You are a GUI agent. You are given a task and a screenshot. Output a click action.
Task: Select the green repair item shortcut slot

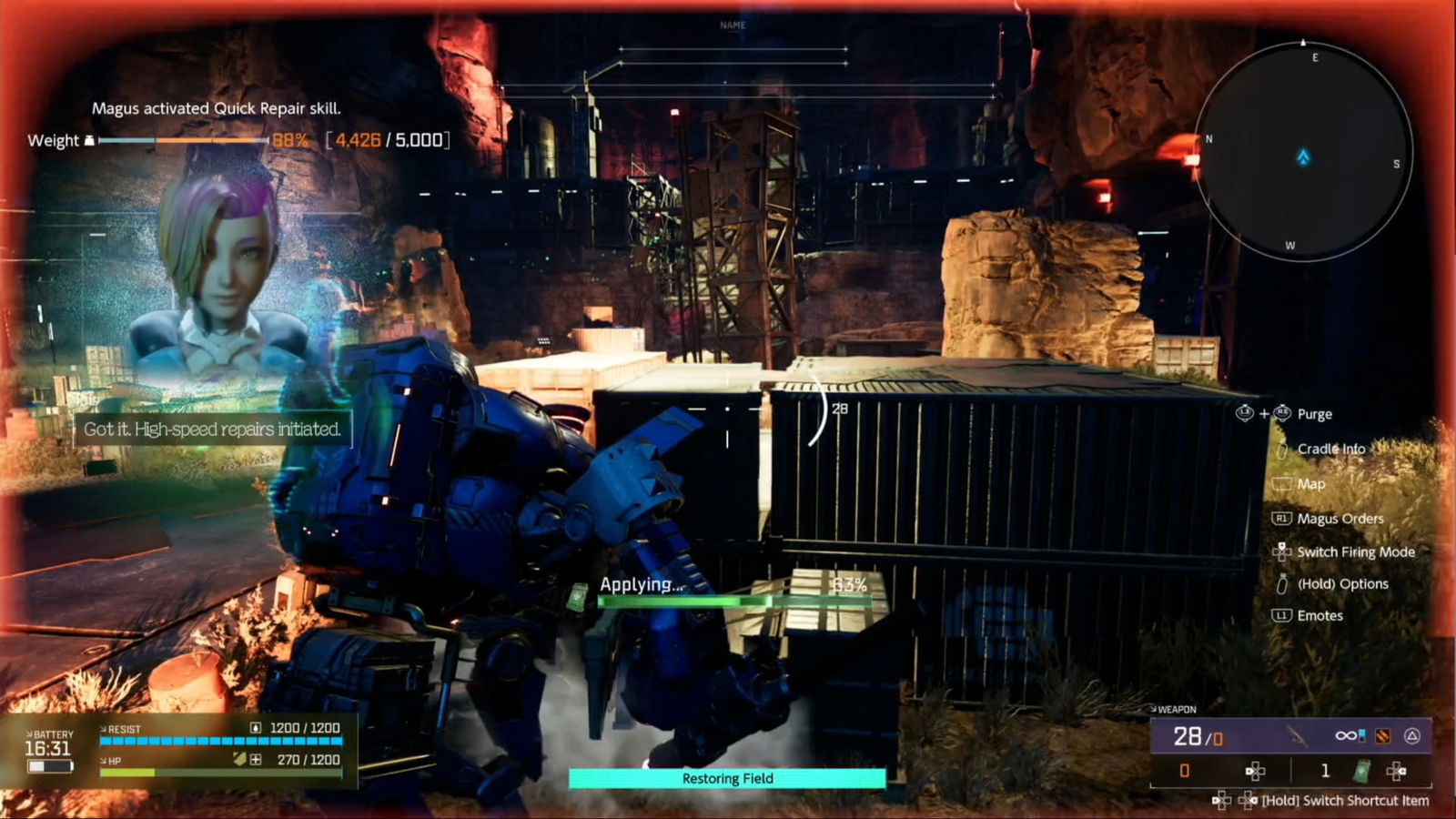[1361, 771]
